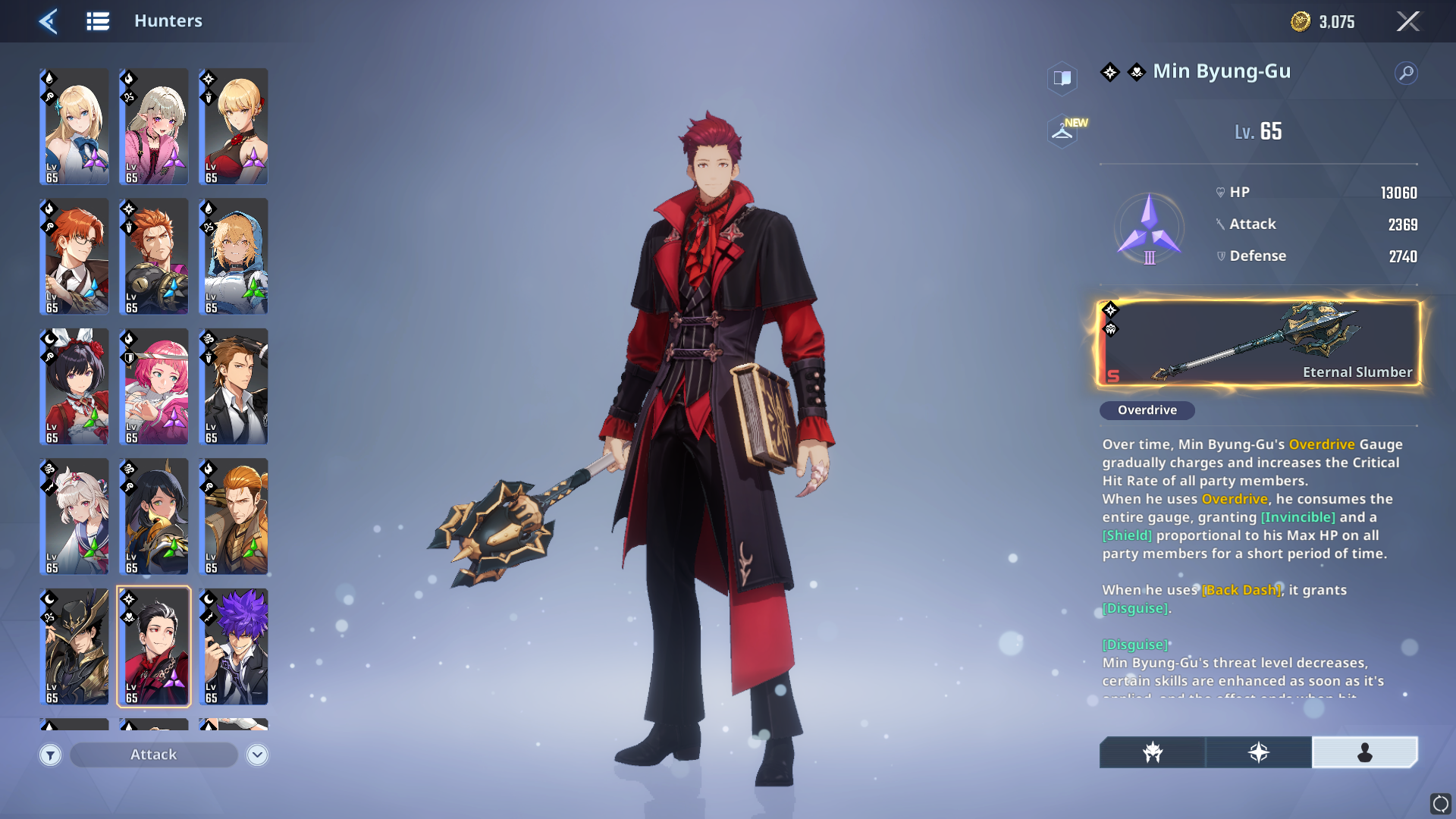Open the hunter filter funnel
This screenshot has width=1456, height=819.
click(50, 755)
